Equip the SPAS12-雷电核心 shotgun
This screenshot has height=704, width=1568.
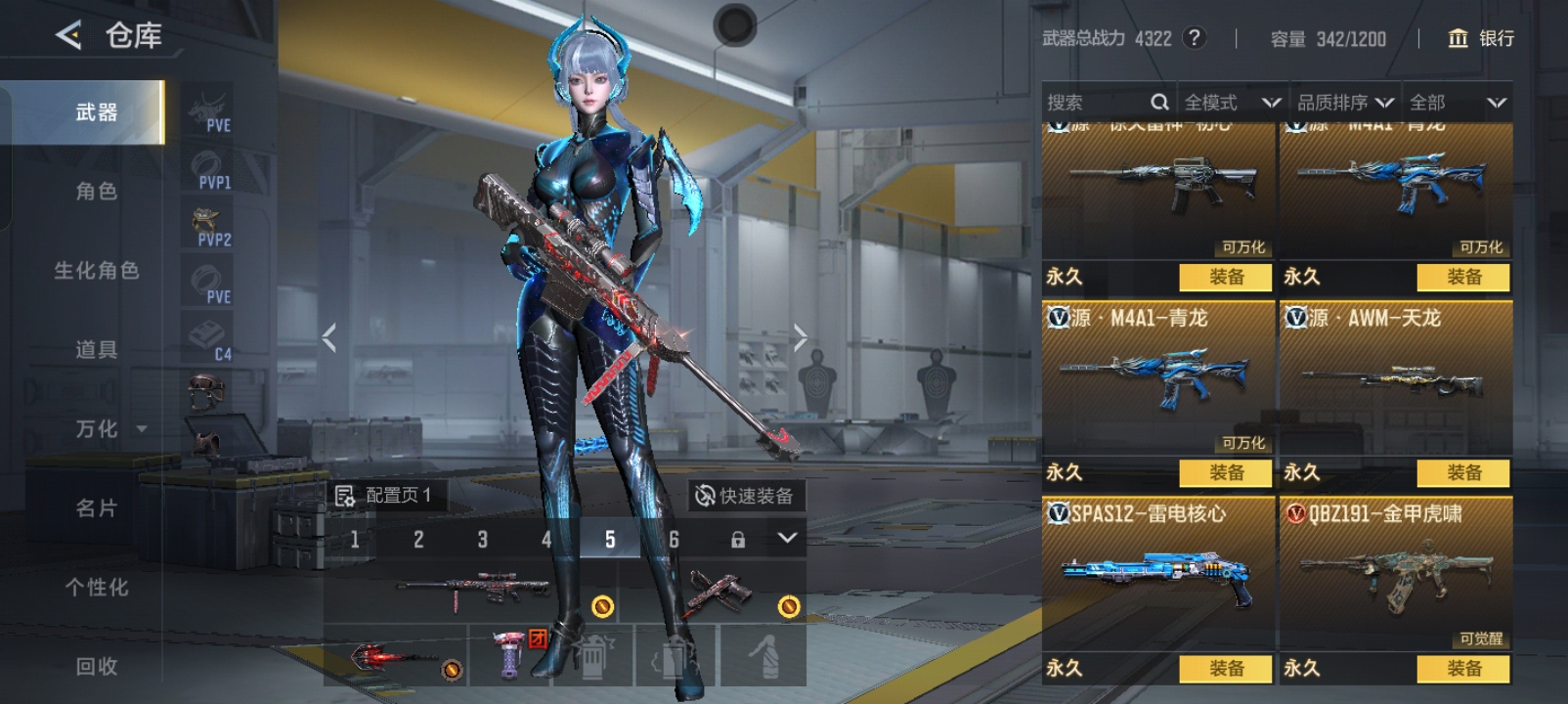[x=1226, y=669]
